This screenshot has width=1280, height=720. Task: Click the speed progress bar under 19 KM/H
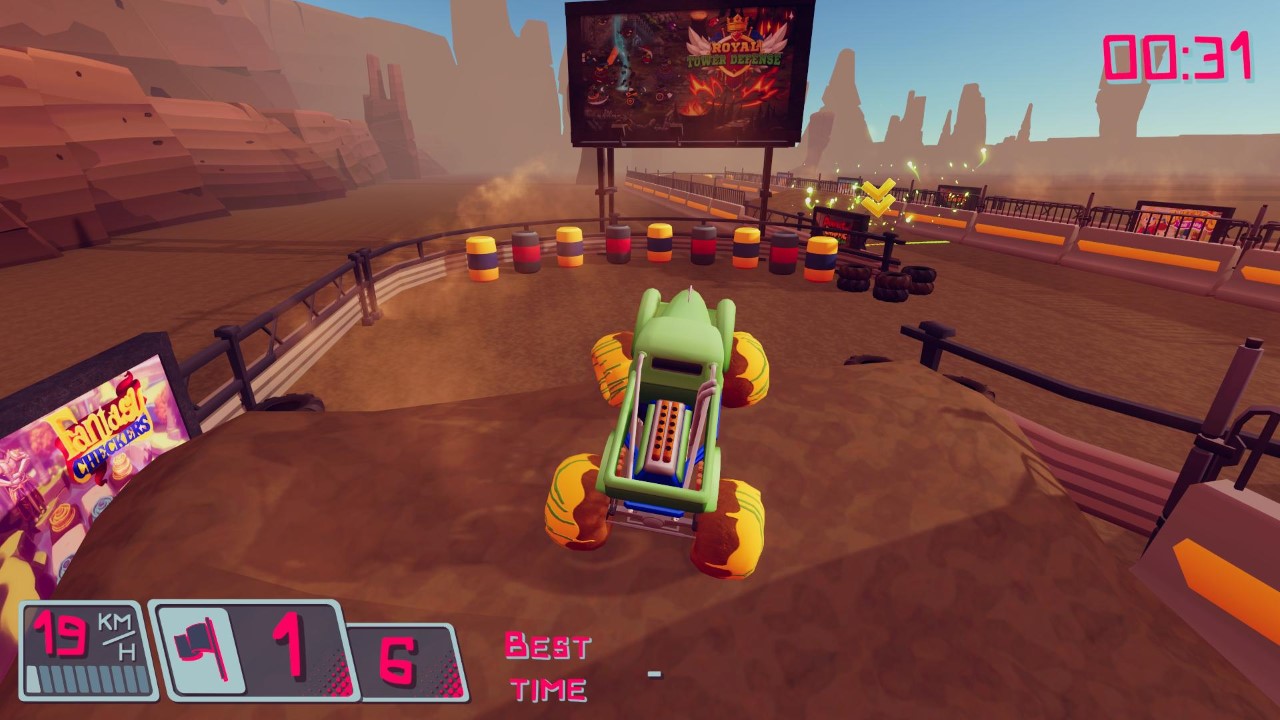(82, 677)
